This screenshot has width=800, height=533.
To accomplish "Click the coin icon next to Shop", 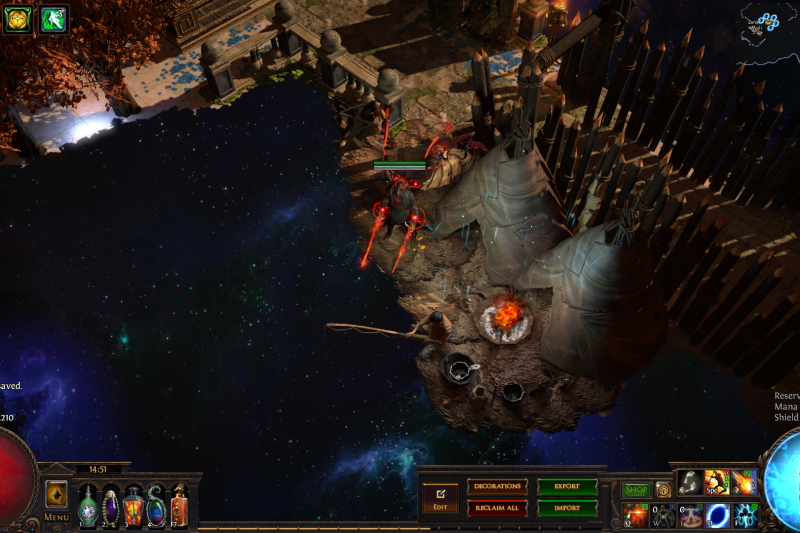I will click(663, 490).
